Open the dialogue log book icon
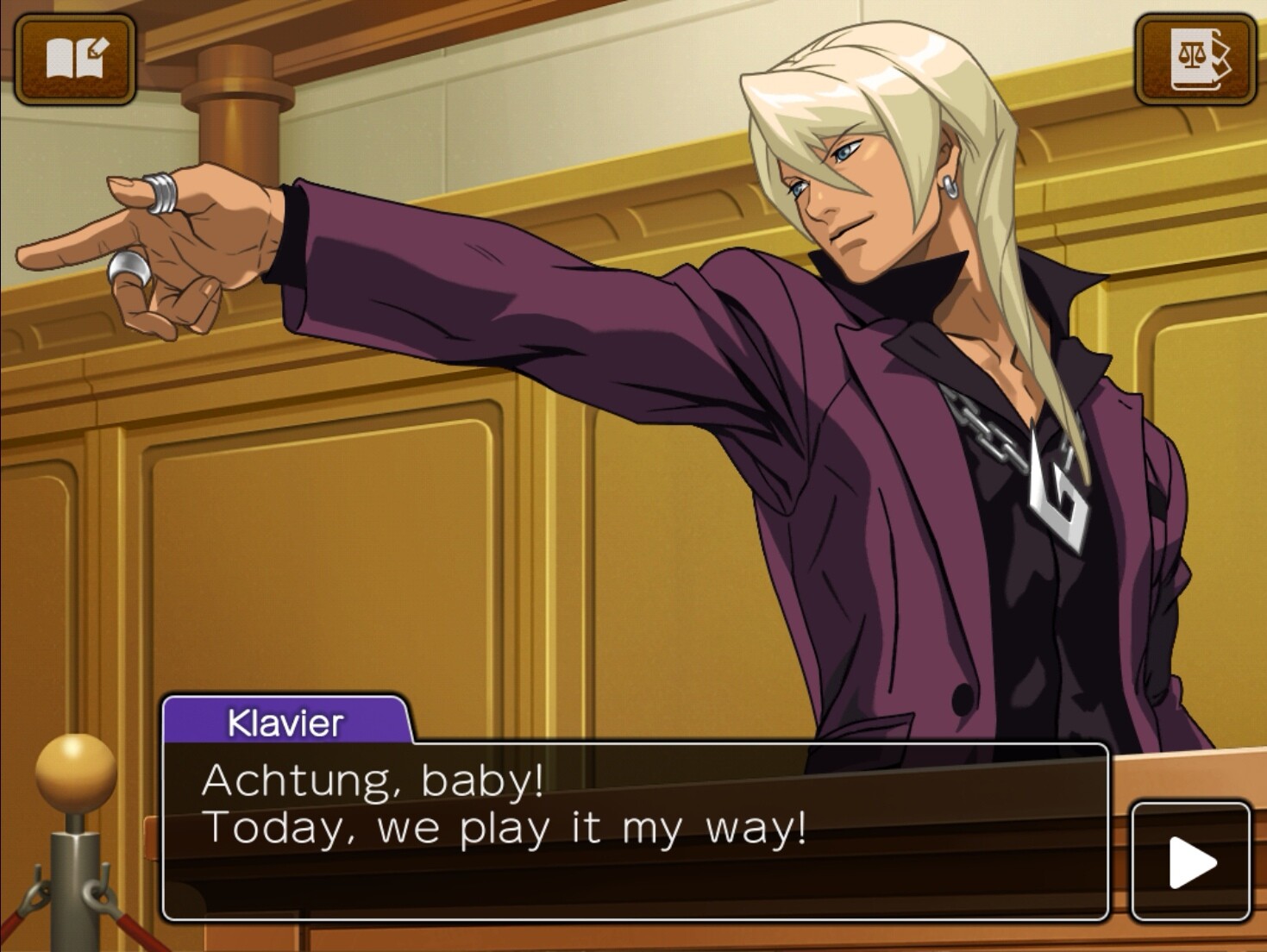The height and width of the screenshot is (952, 1267). (76, 60)
